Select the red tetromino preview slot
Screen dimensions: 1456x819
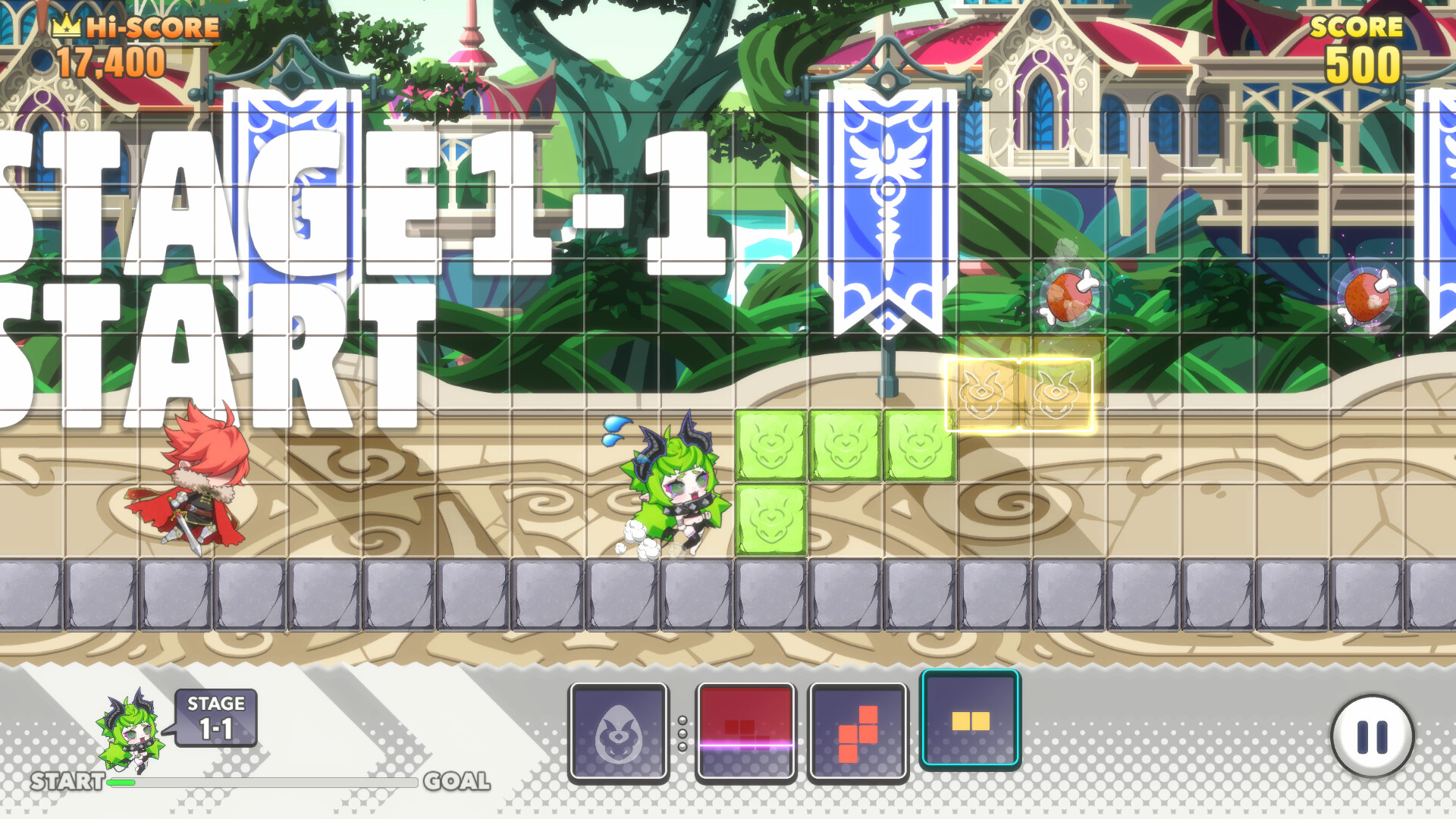tap(746, 733)
